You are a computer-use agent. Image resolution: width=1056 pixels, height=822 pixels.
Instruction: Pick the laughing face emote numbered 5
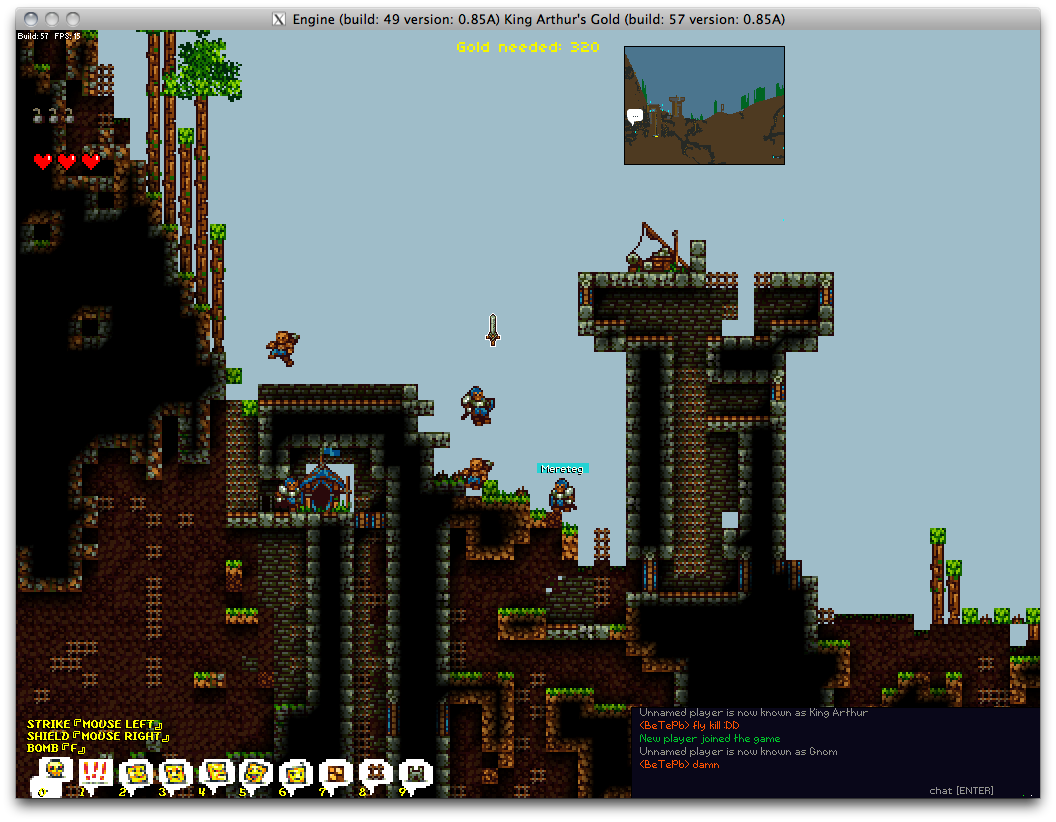(x=255, y=772)
